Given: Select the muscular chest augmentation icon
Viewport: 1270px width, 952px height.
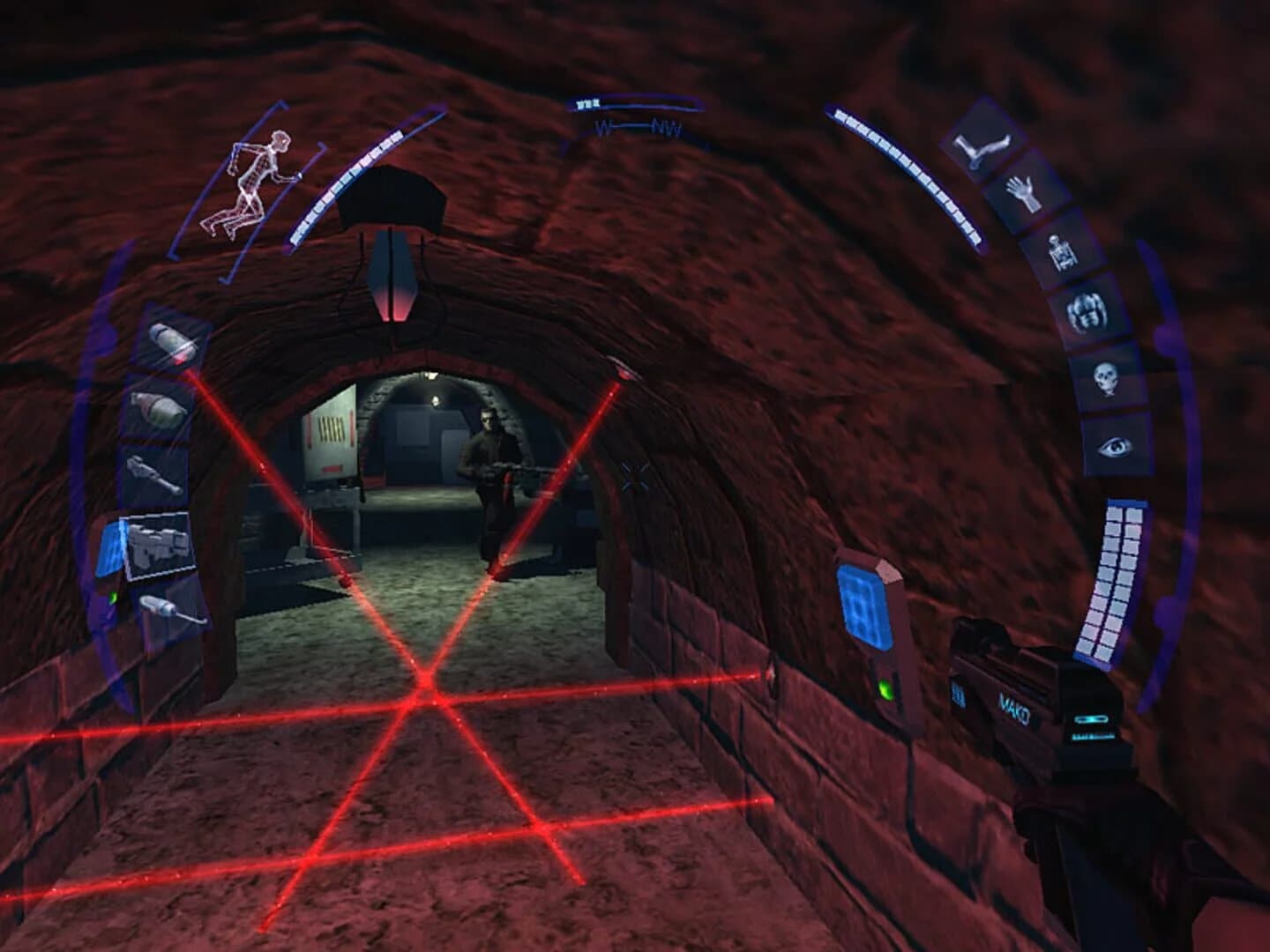Looking at the screenshot, I should 1086,312.
